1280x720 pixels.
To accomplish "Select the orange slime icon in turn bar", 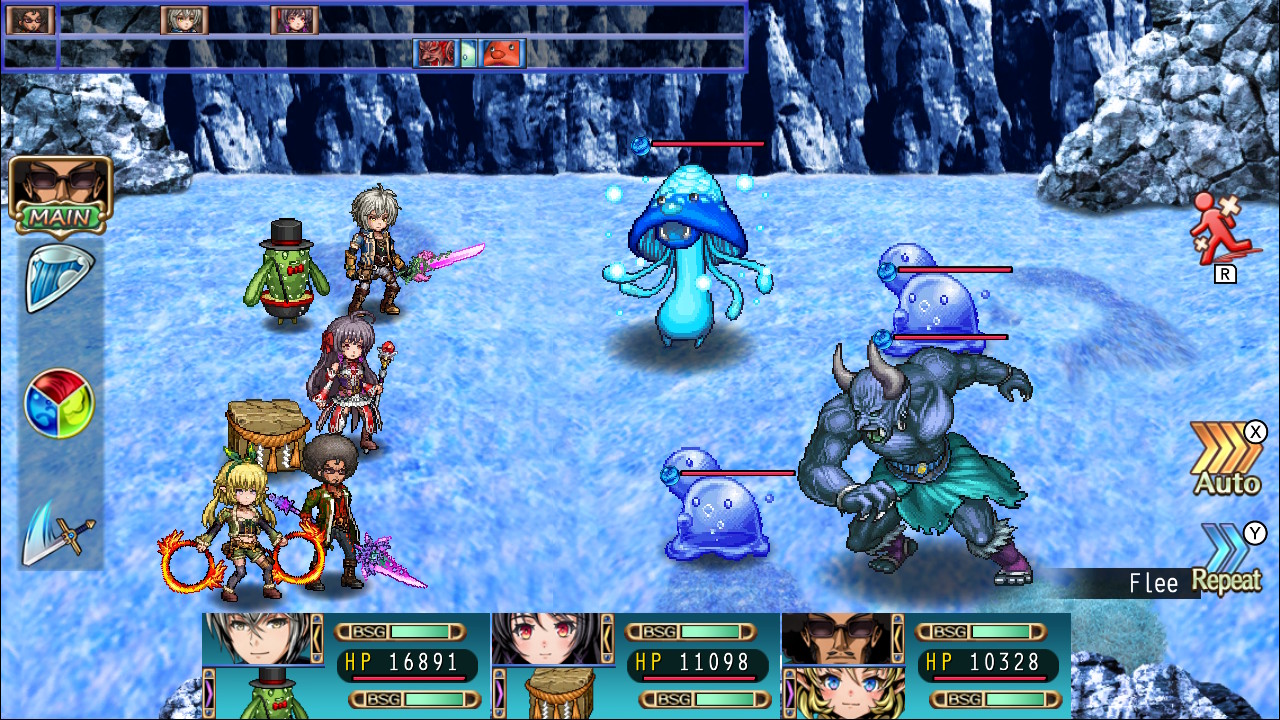I will (503, 53).
